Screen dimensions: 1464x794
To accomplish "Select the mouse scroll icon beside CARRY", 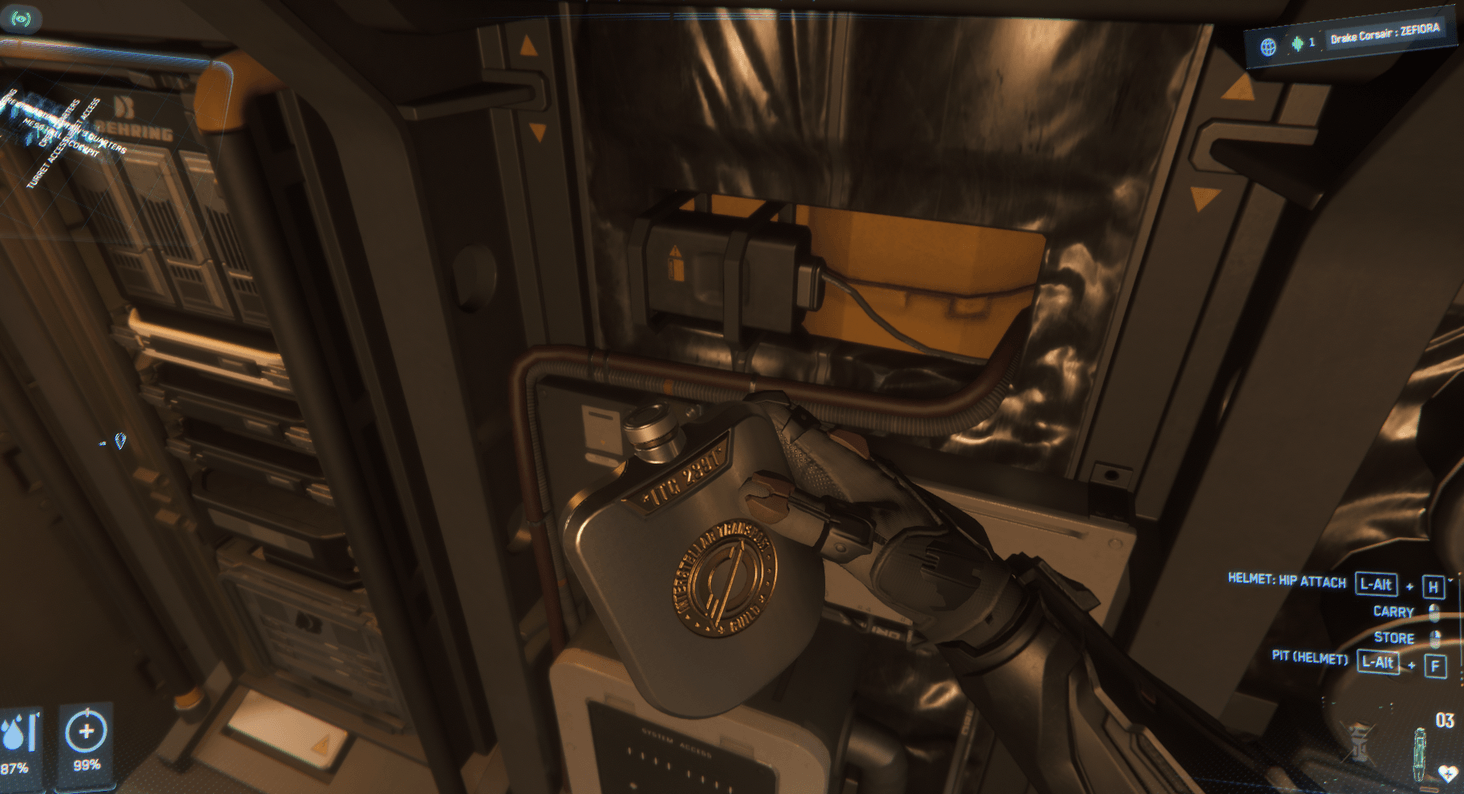I will pos(1433,613).
